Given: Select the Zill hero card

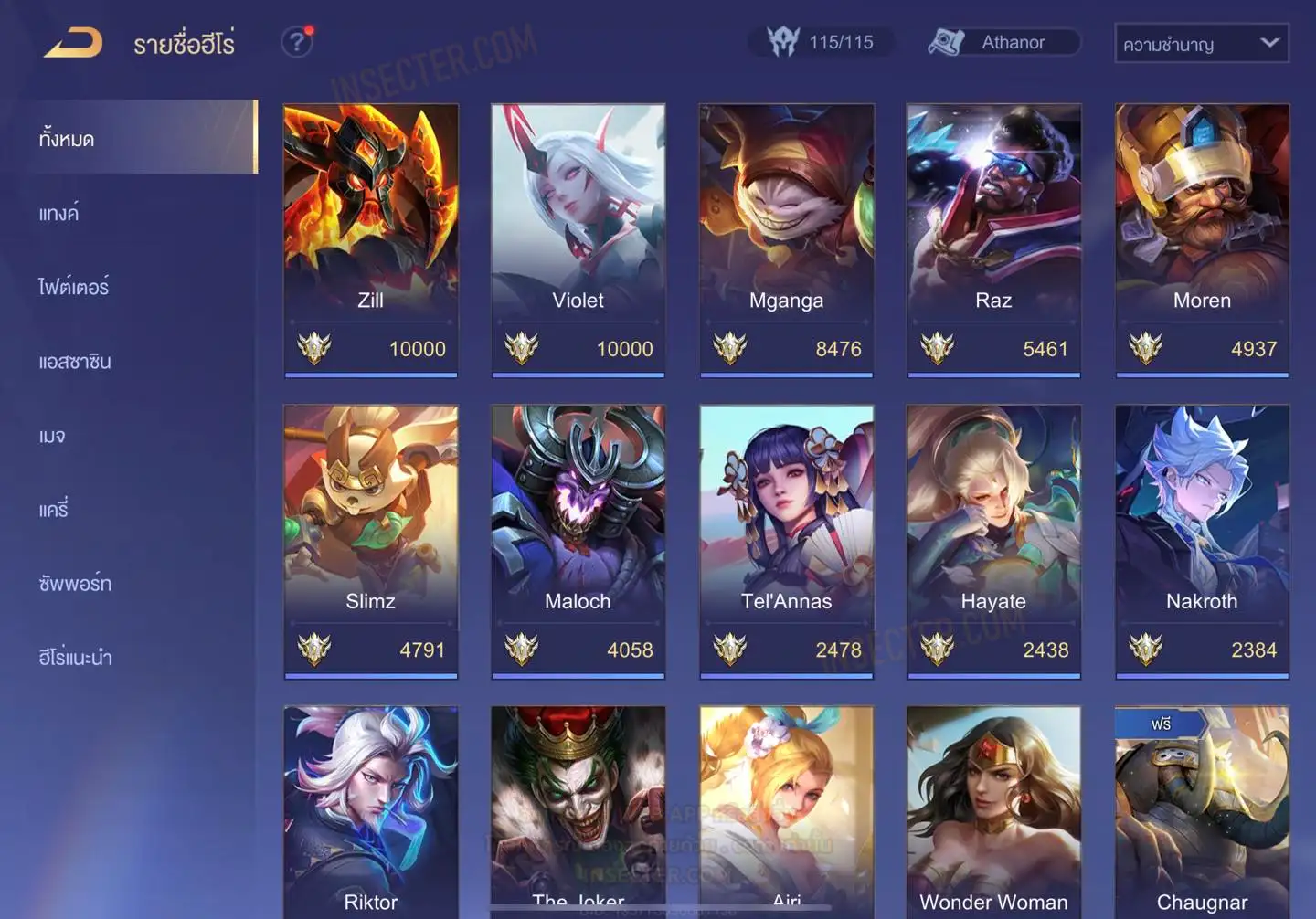Looking at the screenshot, I should pos(370,239).
